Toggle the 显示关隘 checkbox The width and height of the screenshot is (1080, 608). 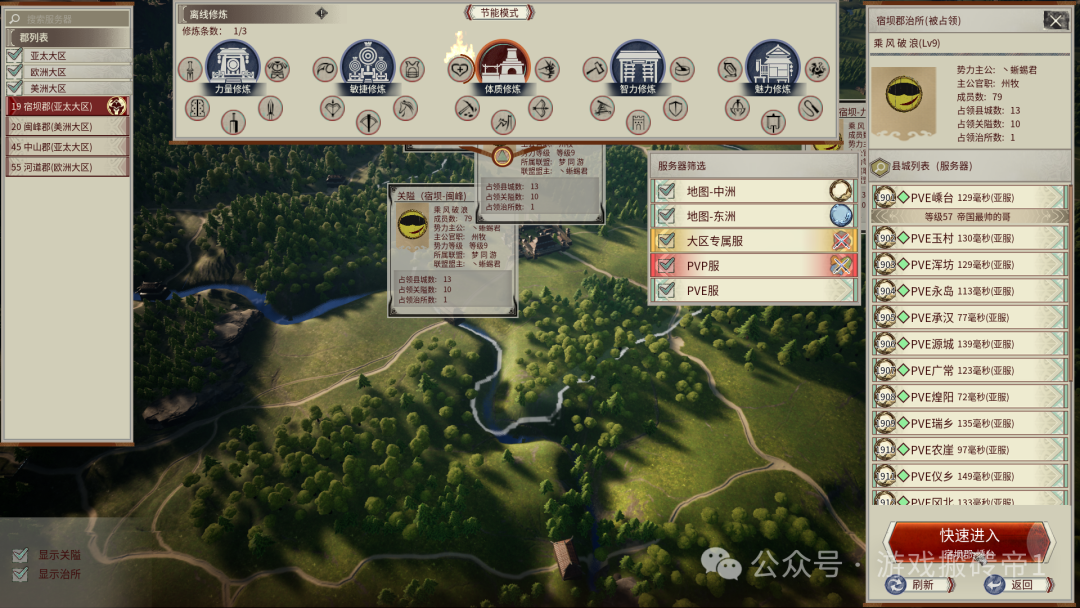20,555
